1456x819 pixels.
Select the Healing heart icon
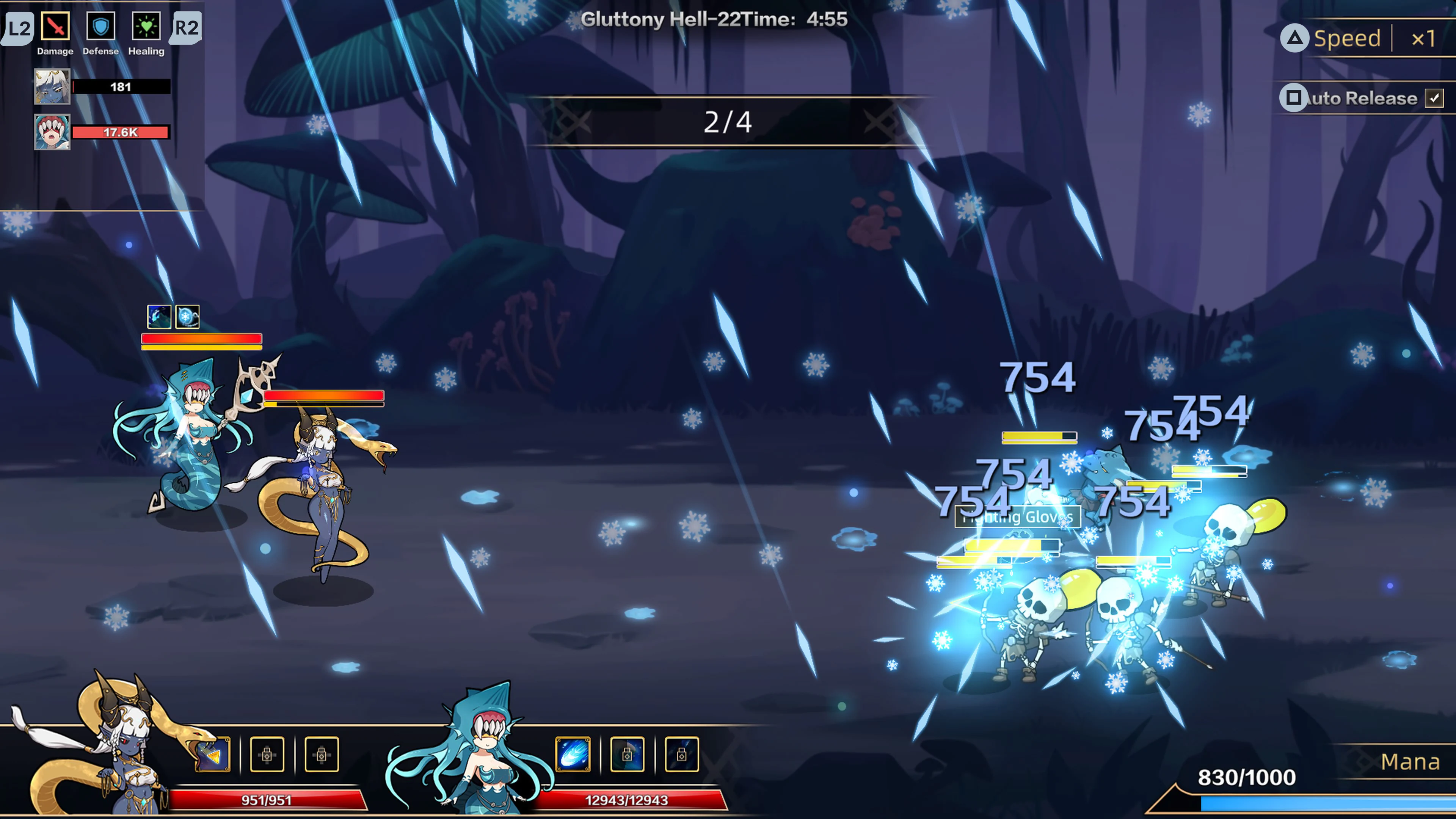[x=146, y=27]
